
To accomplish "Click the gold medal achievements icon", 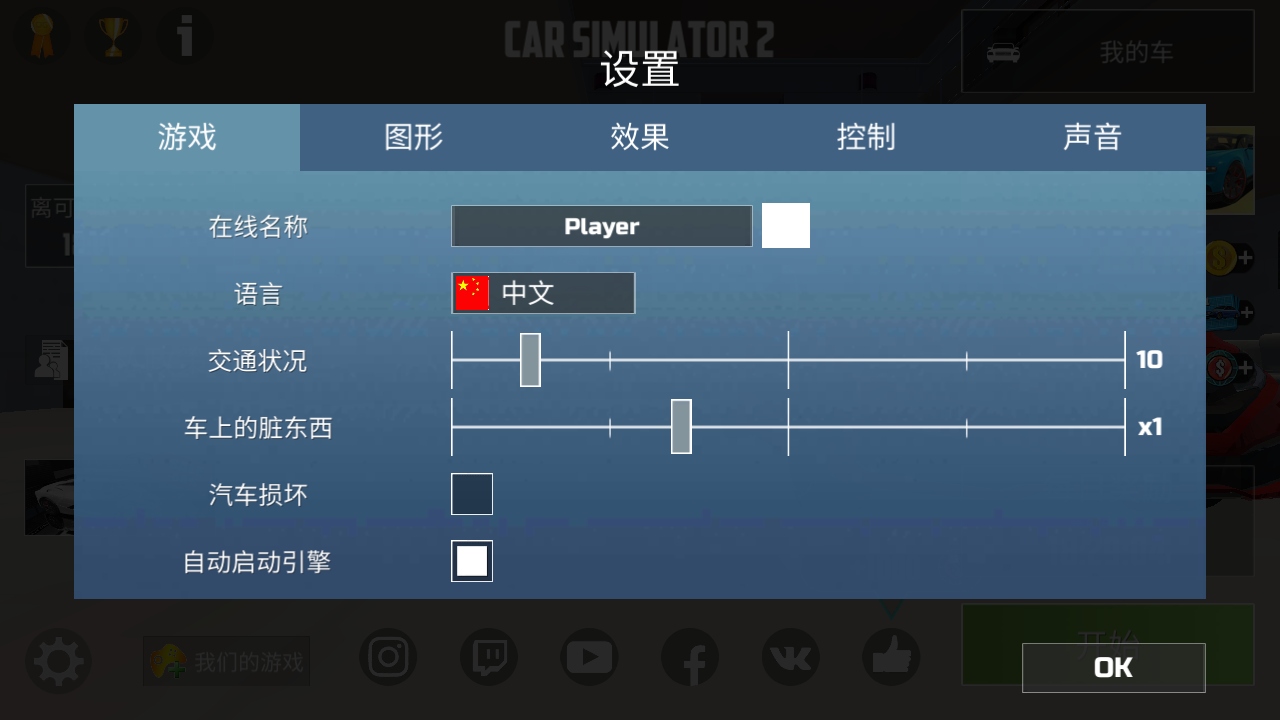I will click(x=41, y=36).
